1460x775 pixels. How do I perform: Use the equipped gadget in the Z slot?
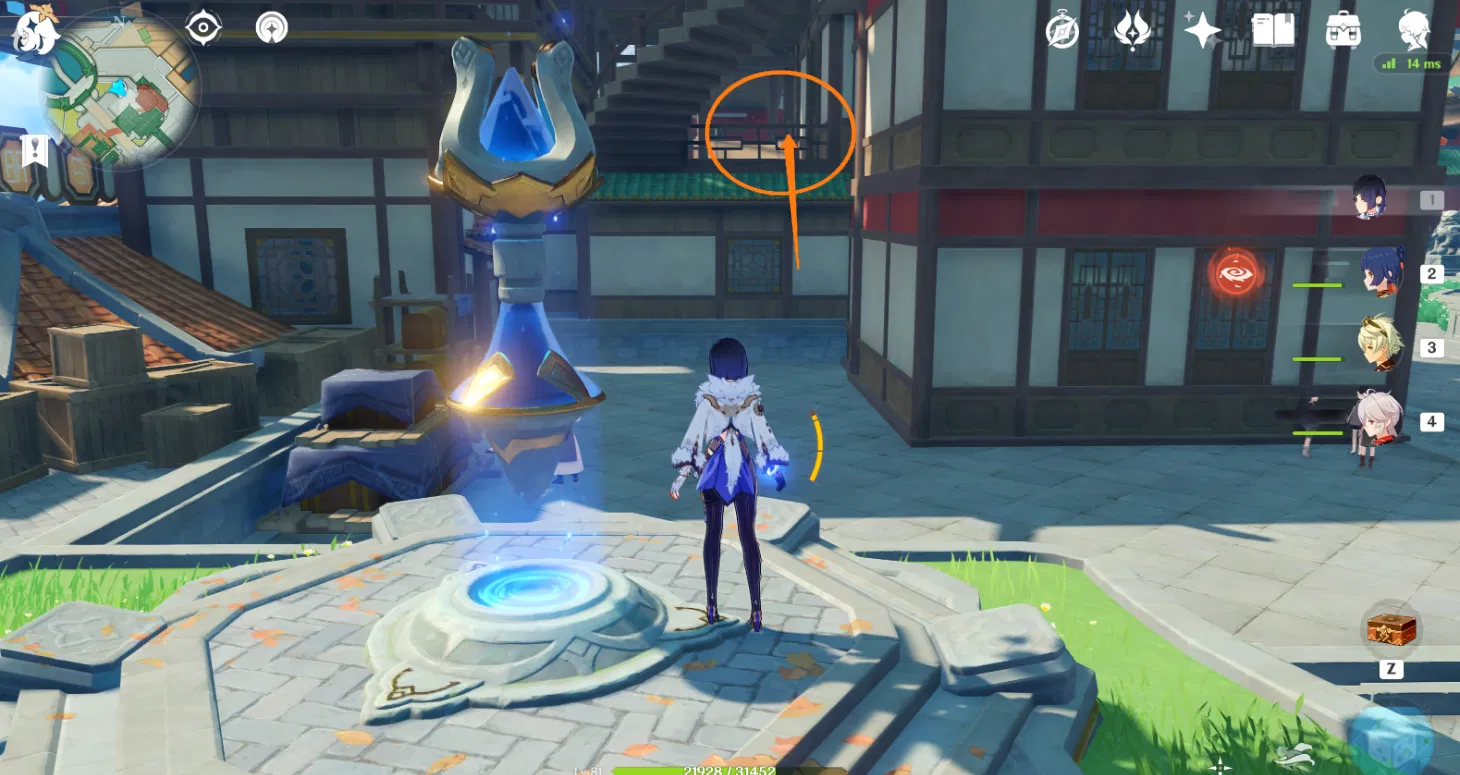point(1390,630)
